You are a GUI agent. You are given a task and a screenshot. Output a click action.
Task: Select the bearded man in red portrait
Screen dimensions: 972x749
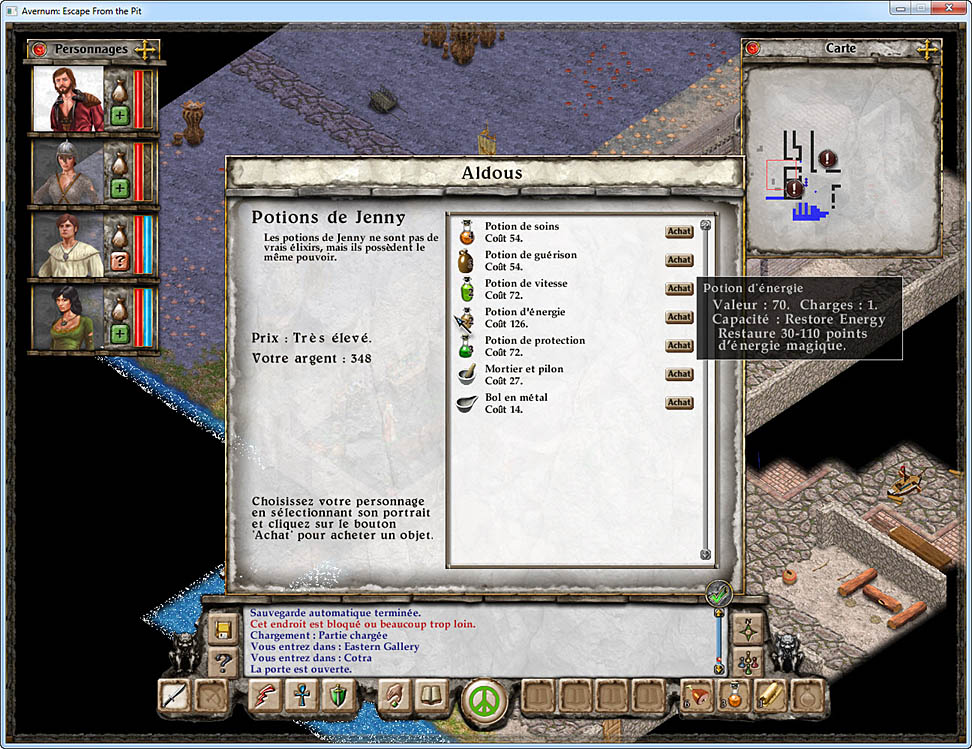(68, 100)
